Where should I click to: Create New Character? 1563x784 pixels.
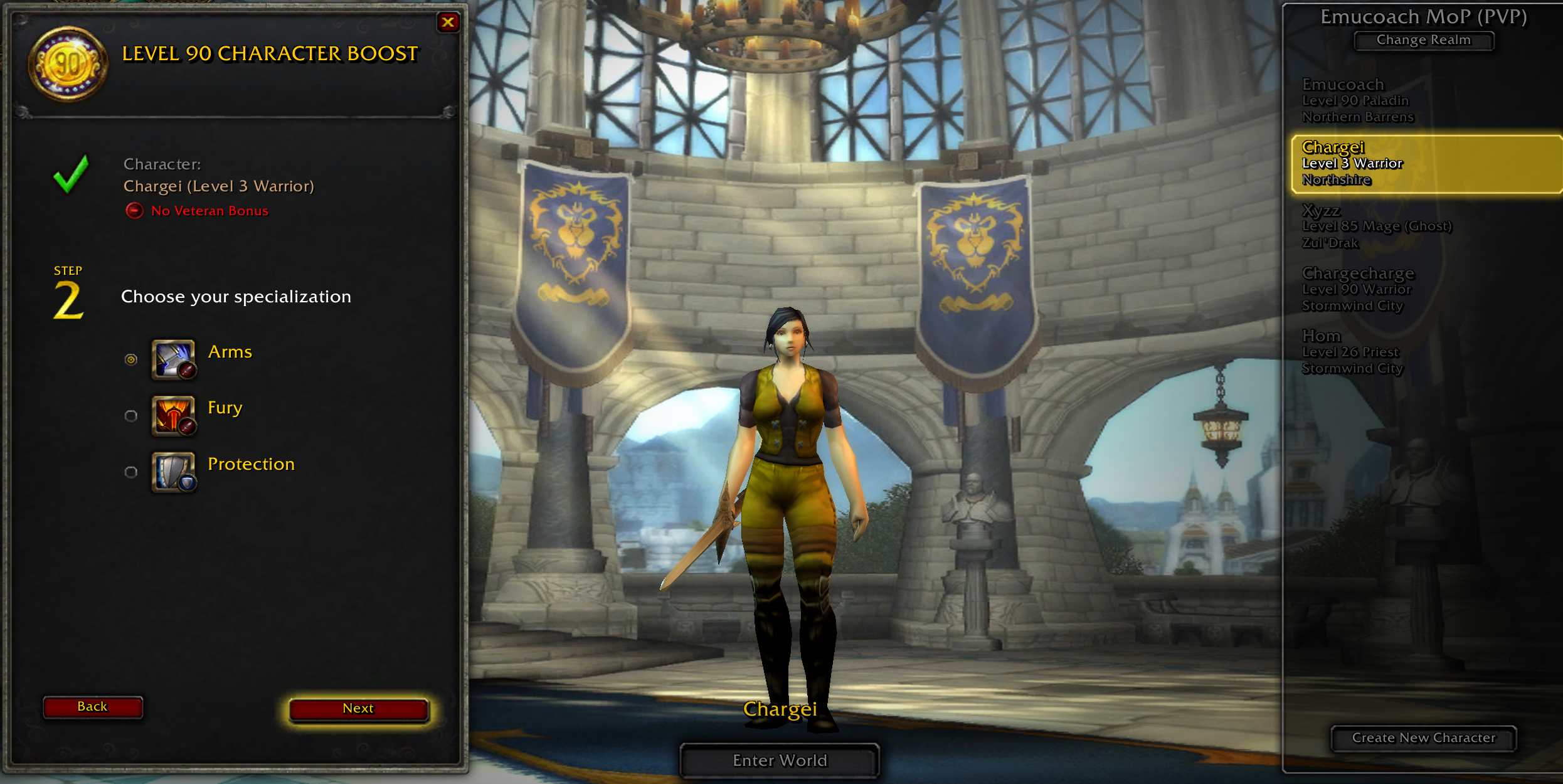1423,738
